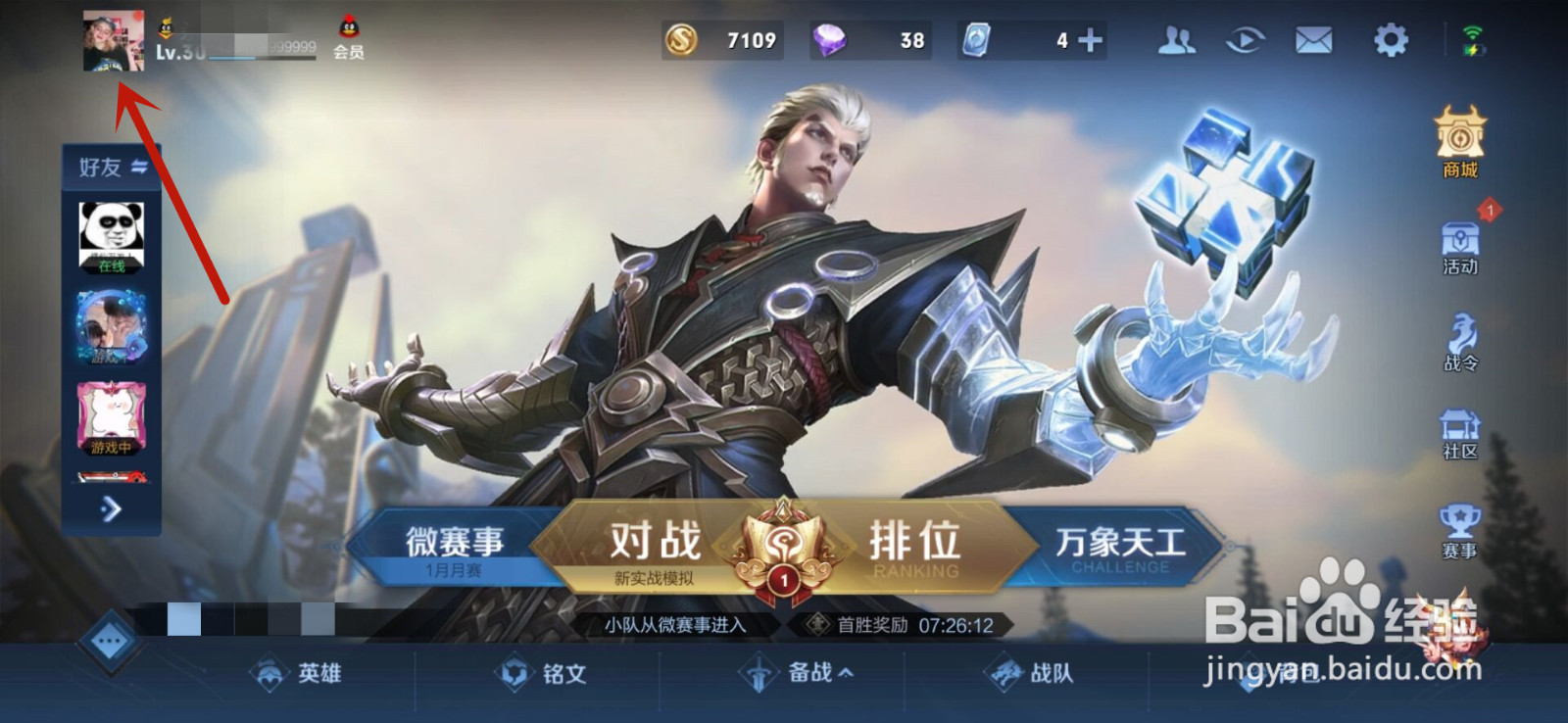
Task: Tap the plus to add battle cards
Action: [x=1090, y=41]
